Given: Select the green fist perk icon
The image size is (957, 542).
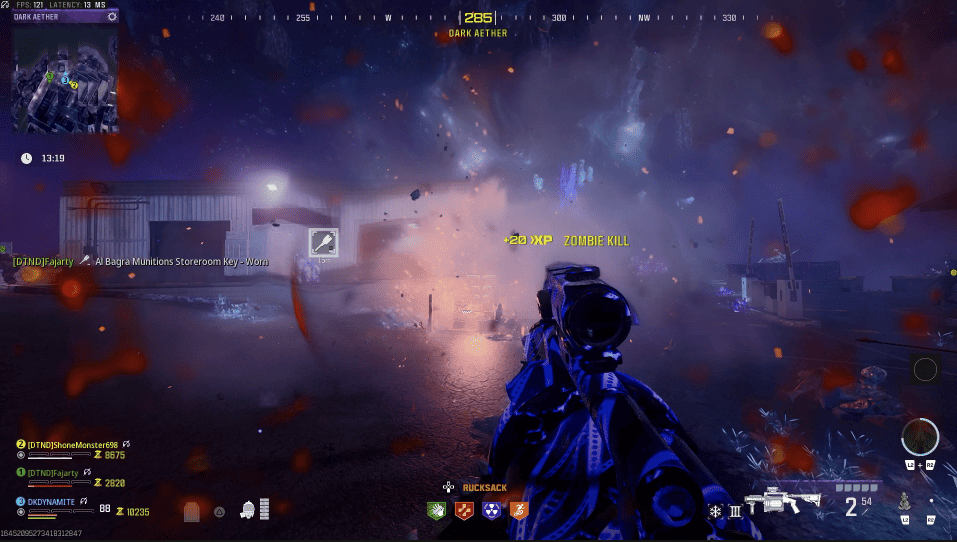Looking at the screenshot, I should click(x=435, y=510).
